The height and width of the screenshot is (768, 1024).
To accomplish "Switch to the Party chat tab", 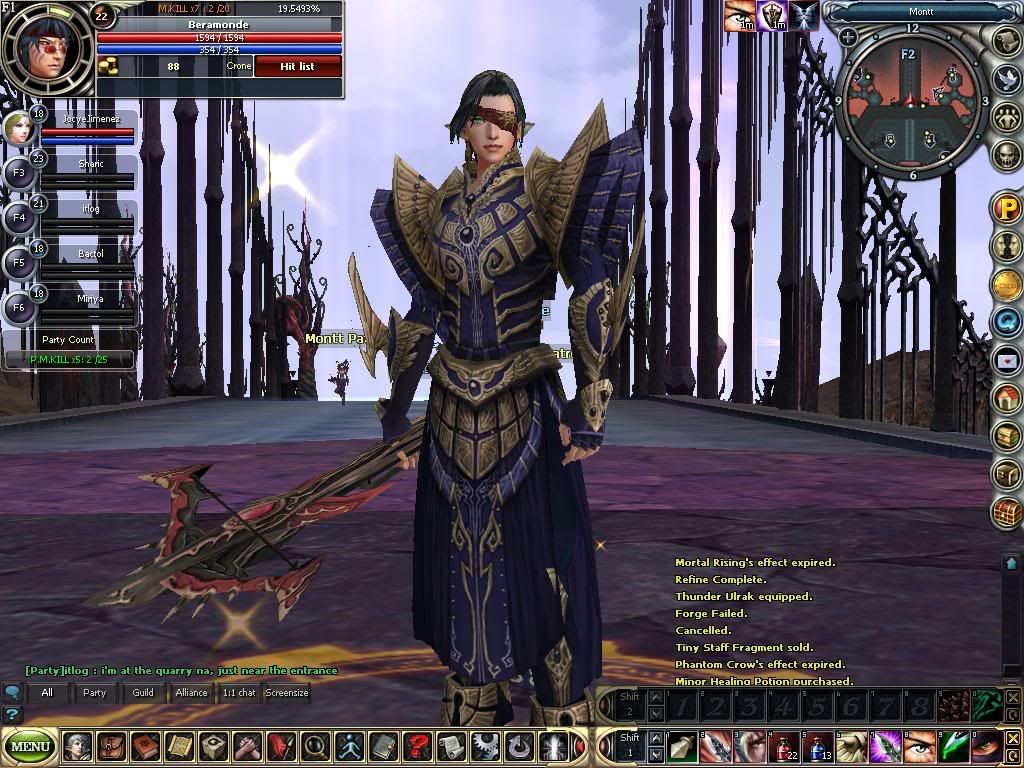I will click(94, 692).
